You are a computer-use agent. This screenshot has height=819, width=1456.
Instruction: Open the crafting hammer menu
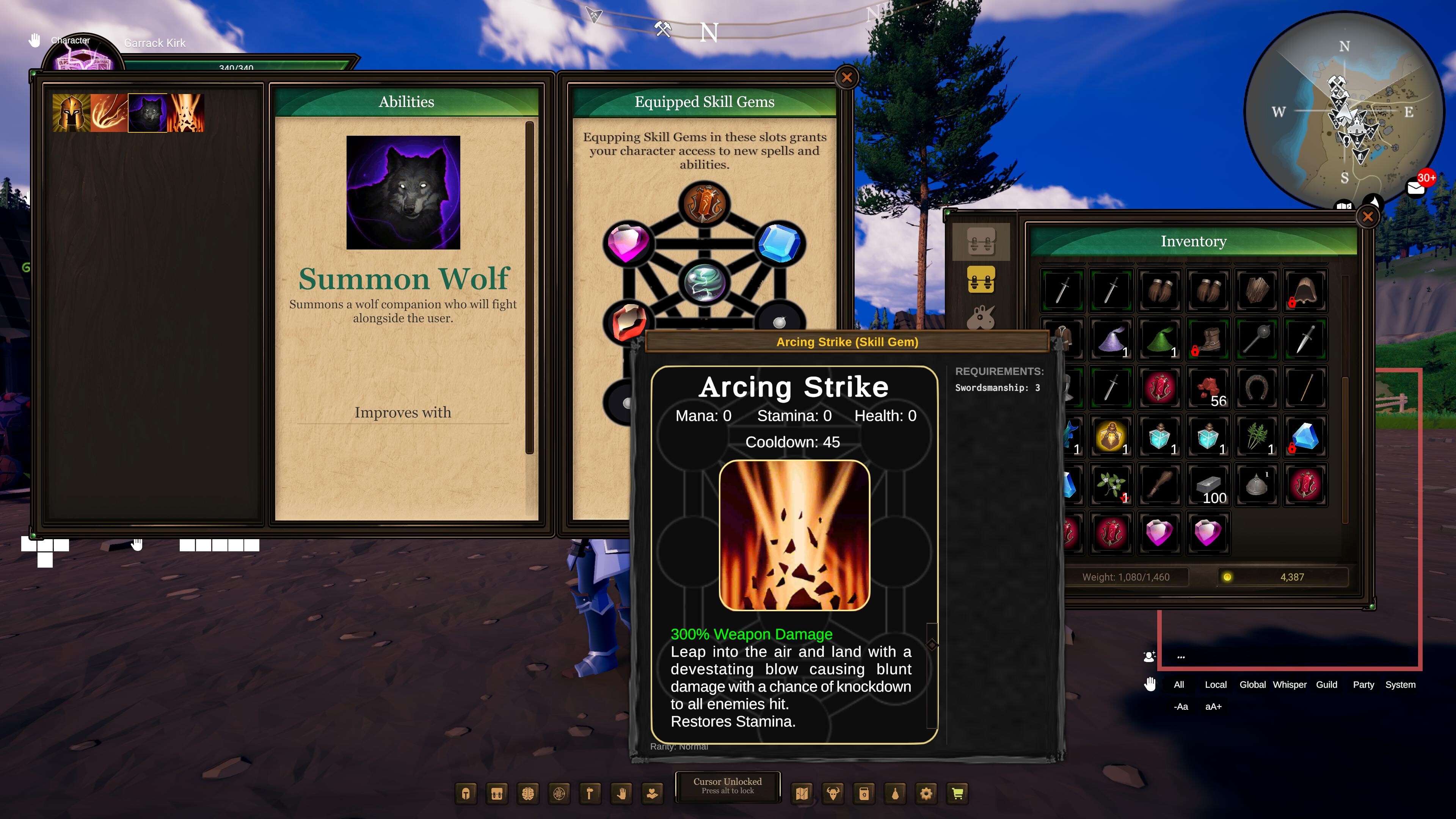coord(590,793)
